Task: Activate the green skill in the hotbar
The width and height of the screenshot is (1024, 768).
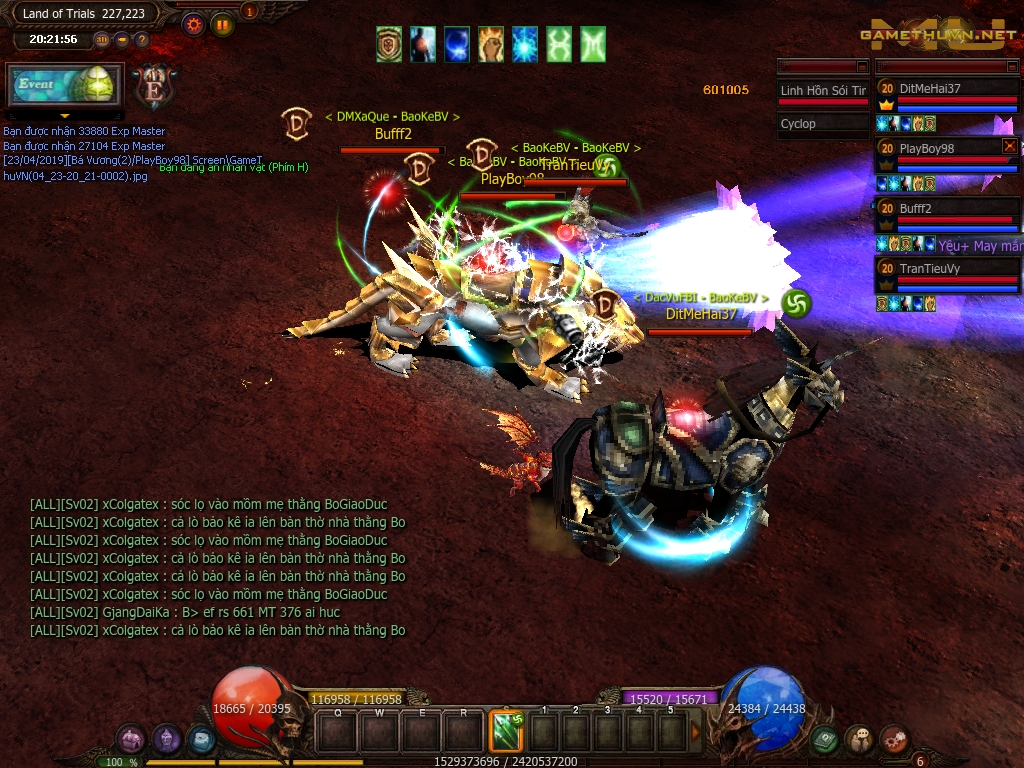Action: [506, 731]
